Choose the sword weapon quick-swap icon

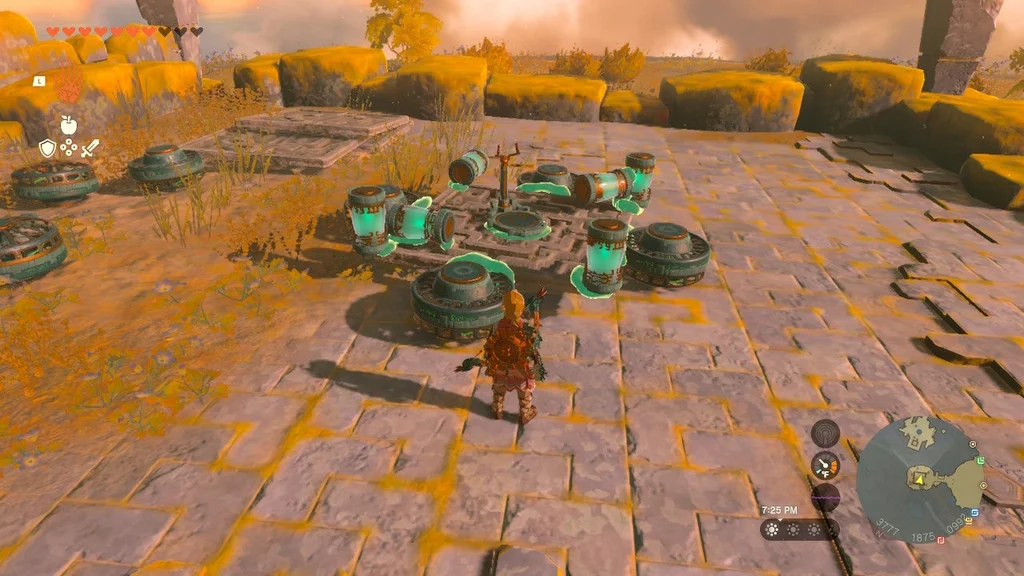pyautogui.click(x=90, y=148)
